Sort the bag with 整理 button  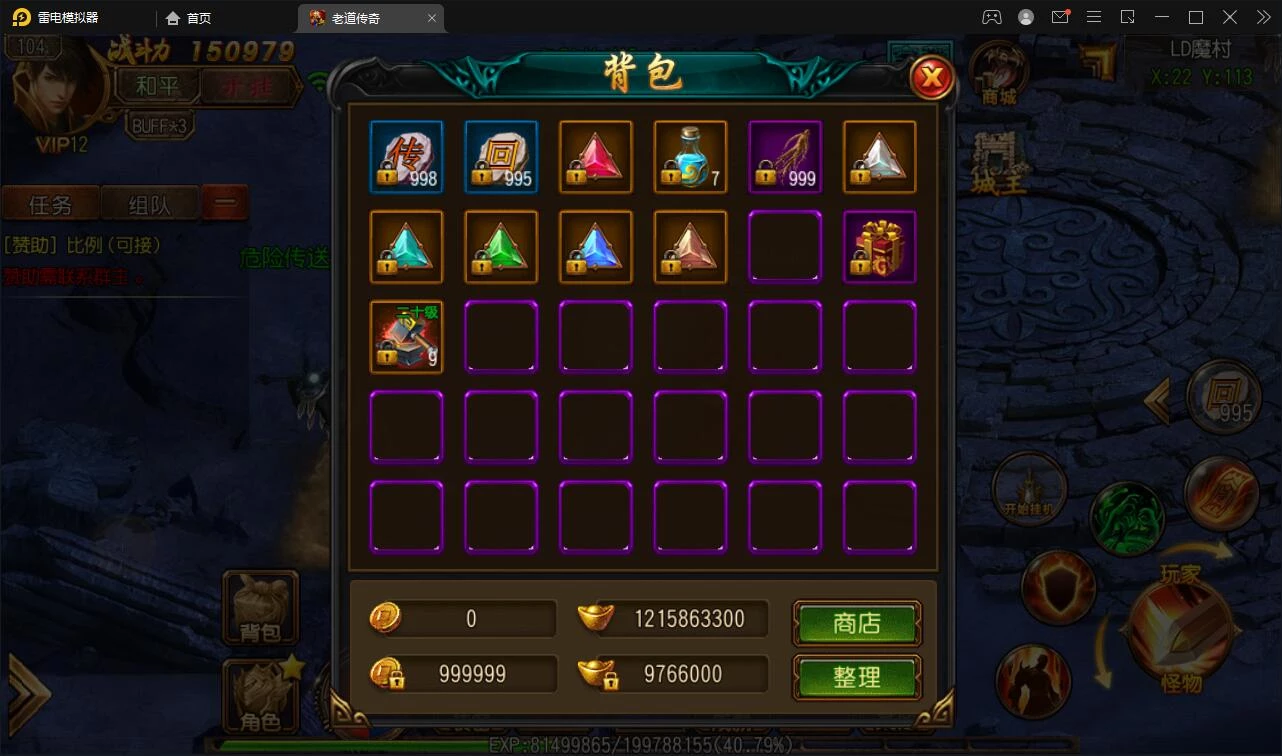point(857,677)
